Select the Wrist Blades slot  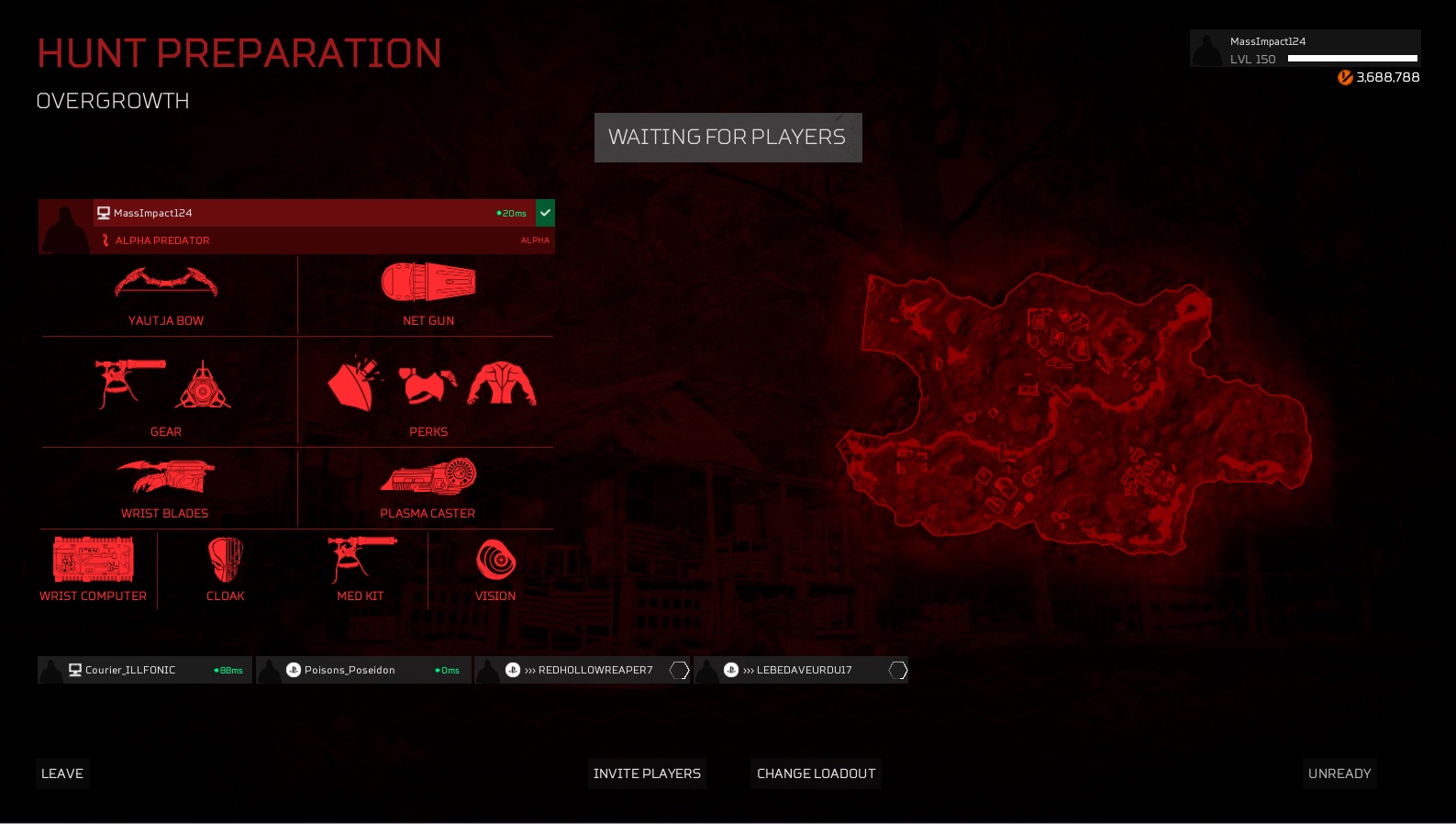pos(165,488)
